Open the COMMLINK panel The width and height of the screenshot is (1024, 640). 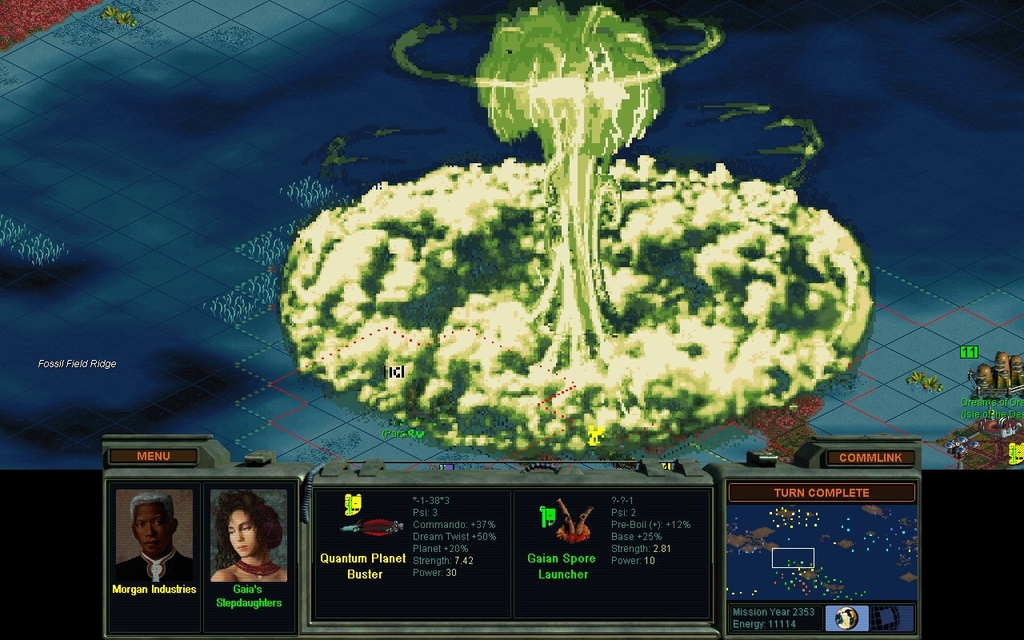click(870, 457)
